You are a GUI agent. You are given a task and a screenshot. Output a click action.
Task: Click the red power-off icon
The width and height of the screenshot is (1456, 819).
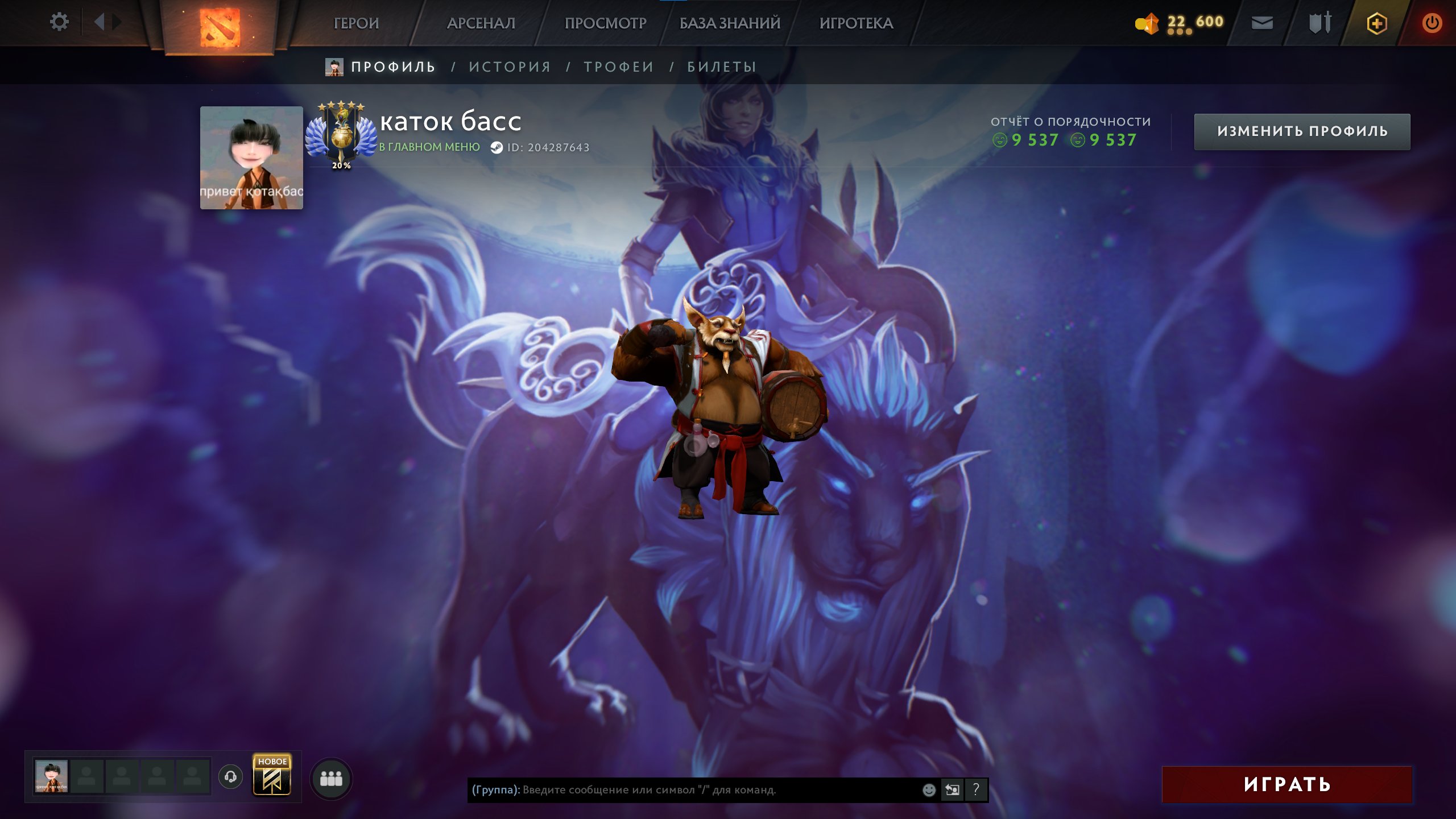tap(1433, 24)
